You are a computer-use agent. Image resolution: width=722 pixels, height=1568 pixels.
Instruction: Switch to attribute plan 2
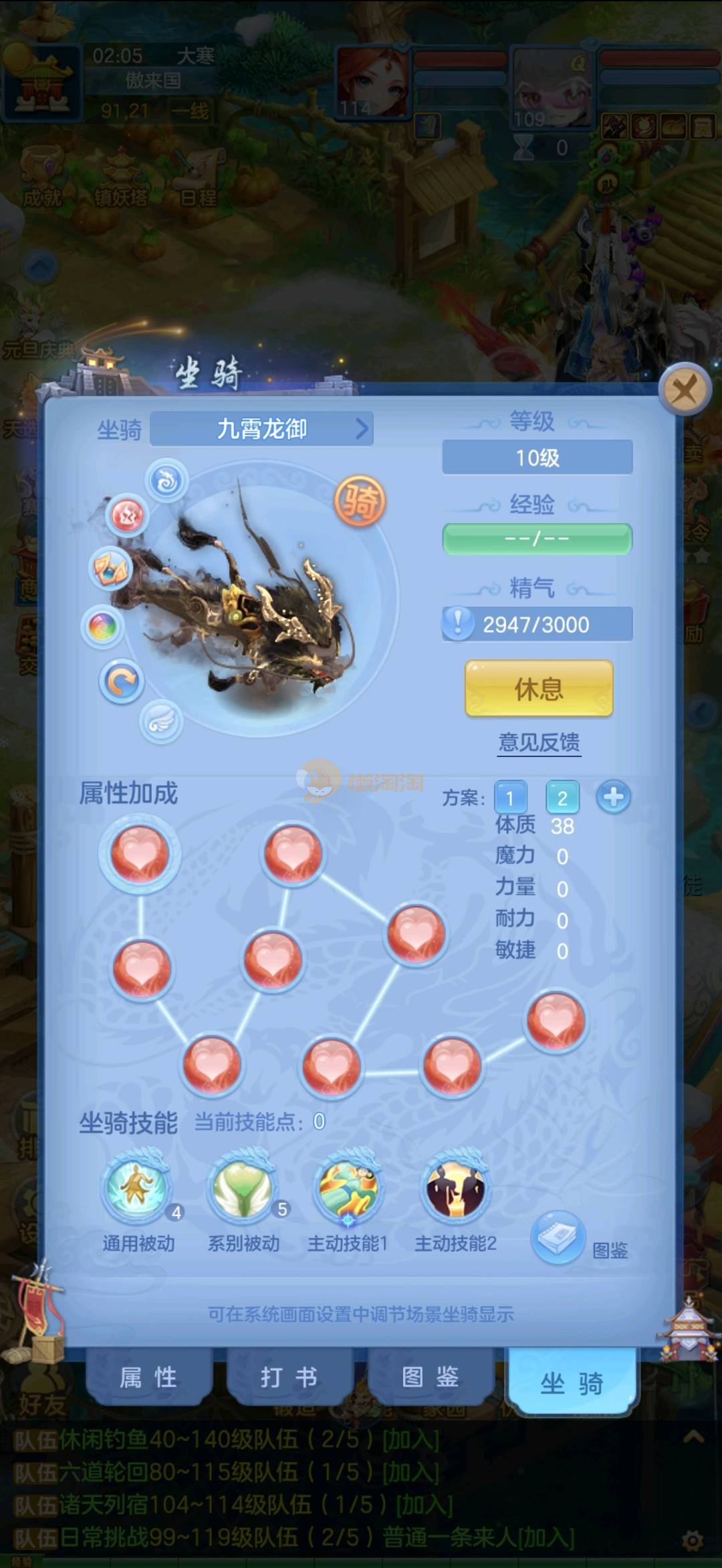(x=562, y=798)
